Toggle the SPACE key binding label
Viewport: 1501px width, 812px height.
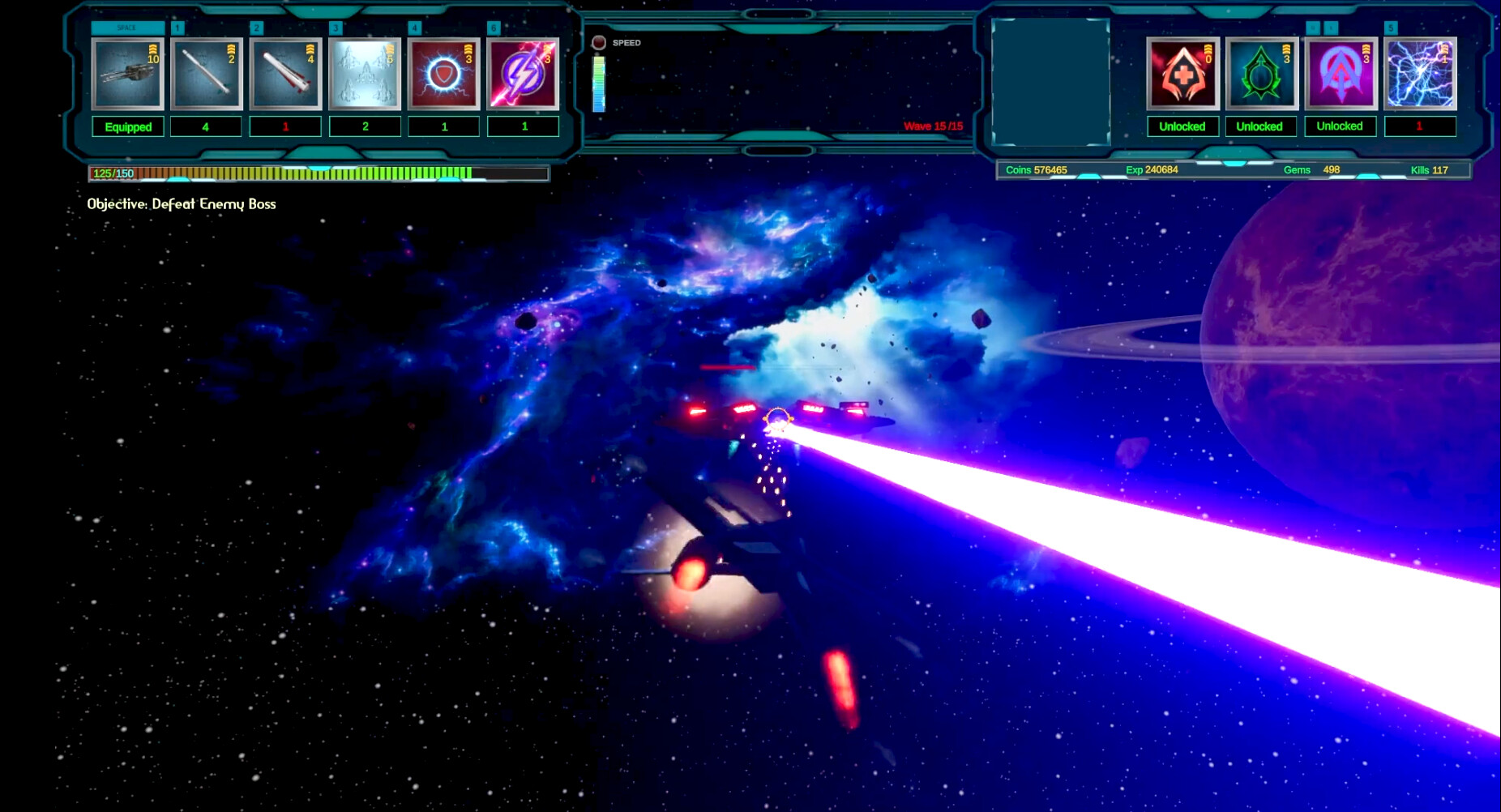click(127, 27)
